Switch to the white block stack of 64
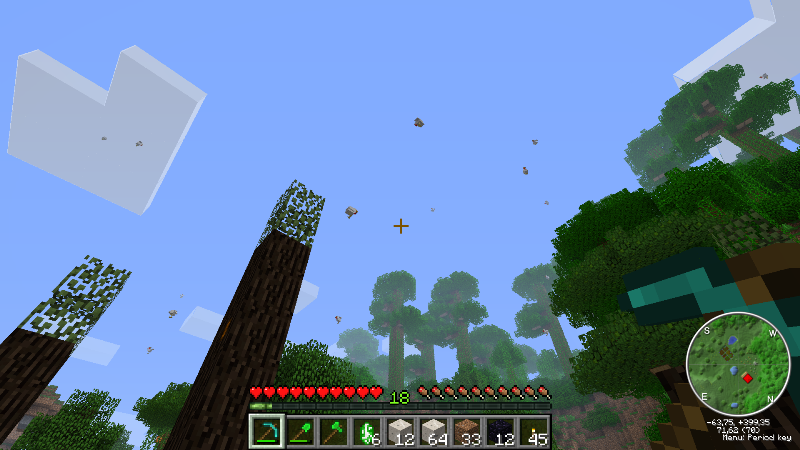The height and width of the screenshot is (450, 800). 434,431
